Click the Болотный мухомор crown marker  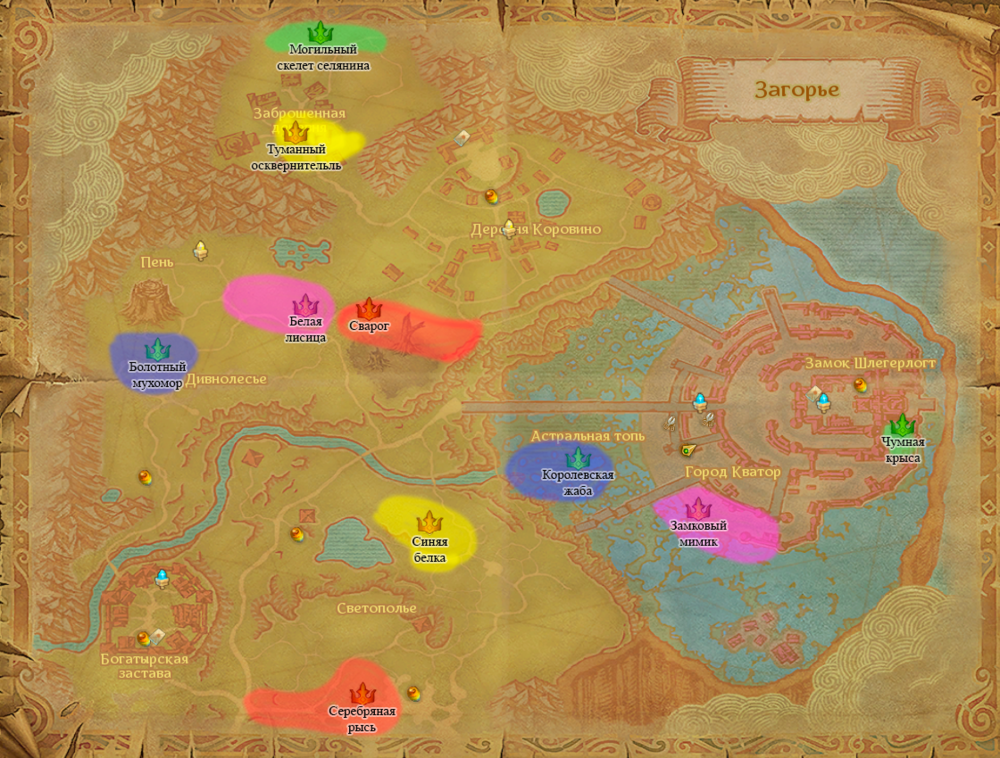point(156,350)
